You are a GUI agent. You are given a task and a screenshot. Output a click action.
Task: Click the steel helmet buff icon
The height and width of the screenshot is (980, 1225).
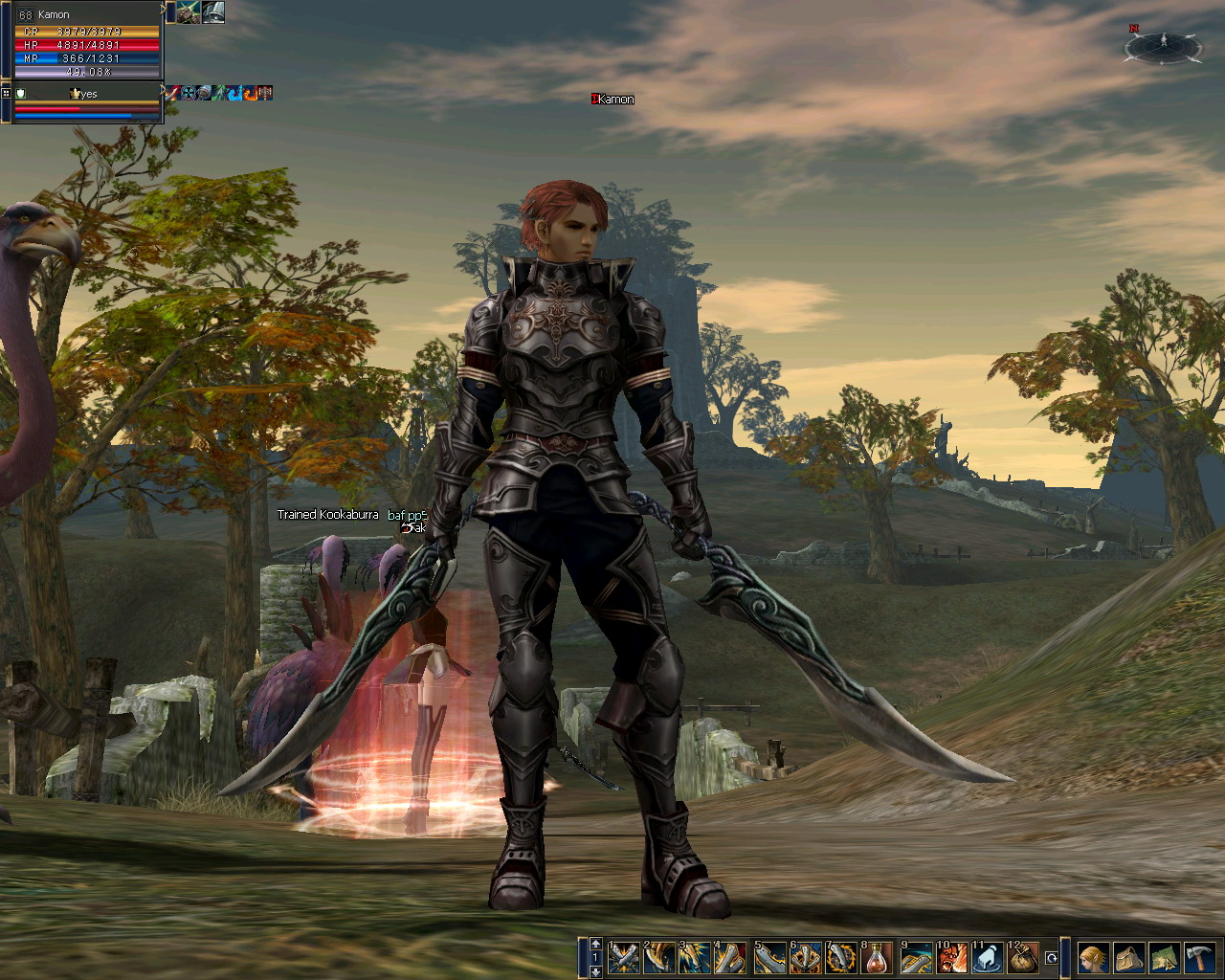(213, 11)
